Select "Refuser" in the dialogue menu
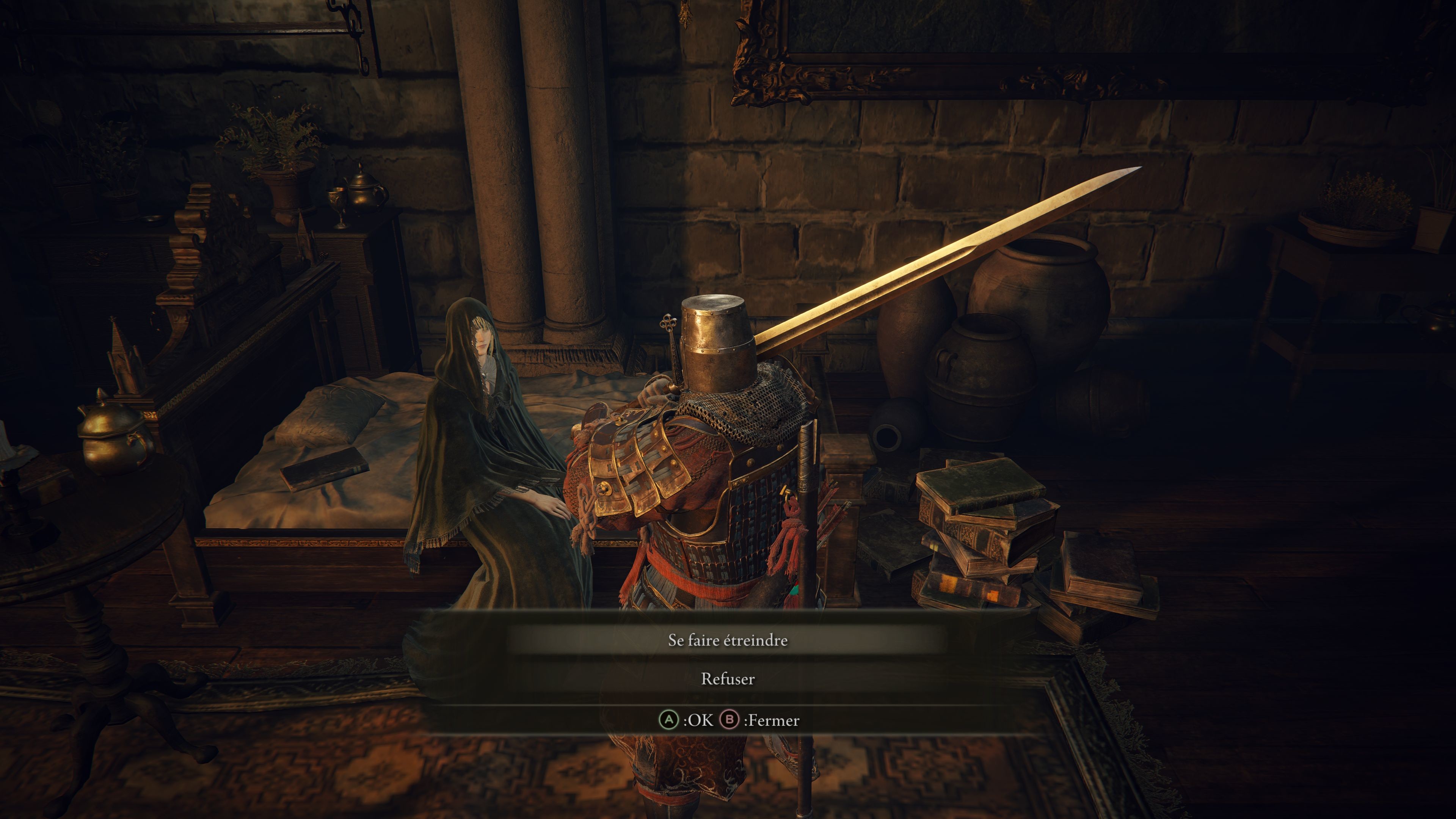This screenshot has height=819, width=1456. click(x=728, y=679)
